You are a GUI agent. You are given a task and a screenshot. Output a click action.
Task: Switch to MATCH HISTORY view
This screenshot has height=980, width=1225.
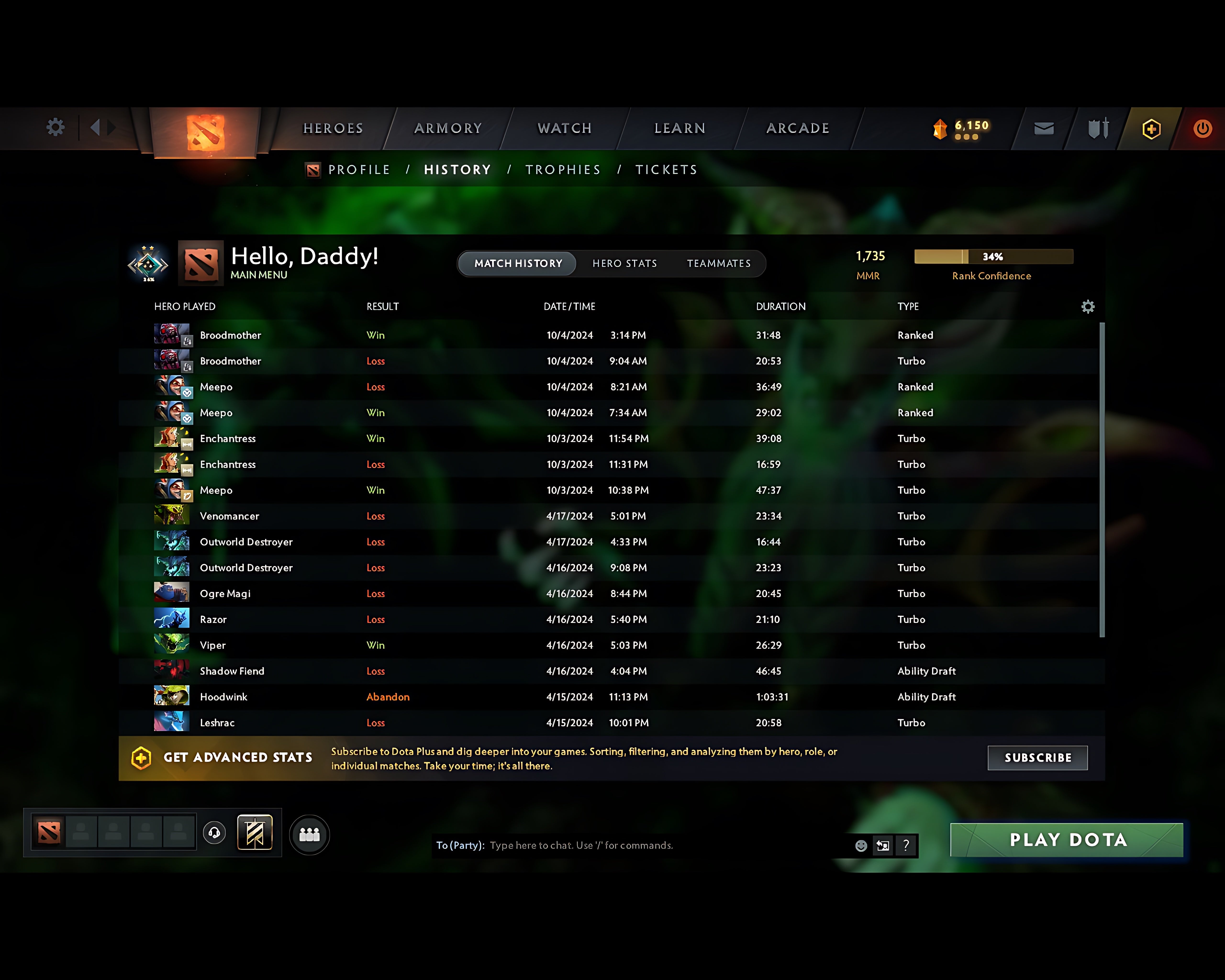[517, 263]
